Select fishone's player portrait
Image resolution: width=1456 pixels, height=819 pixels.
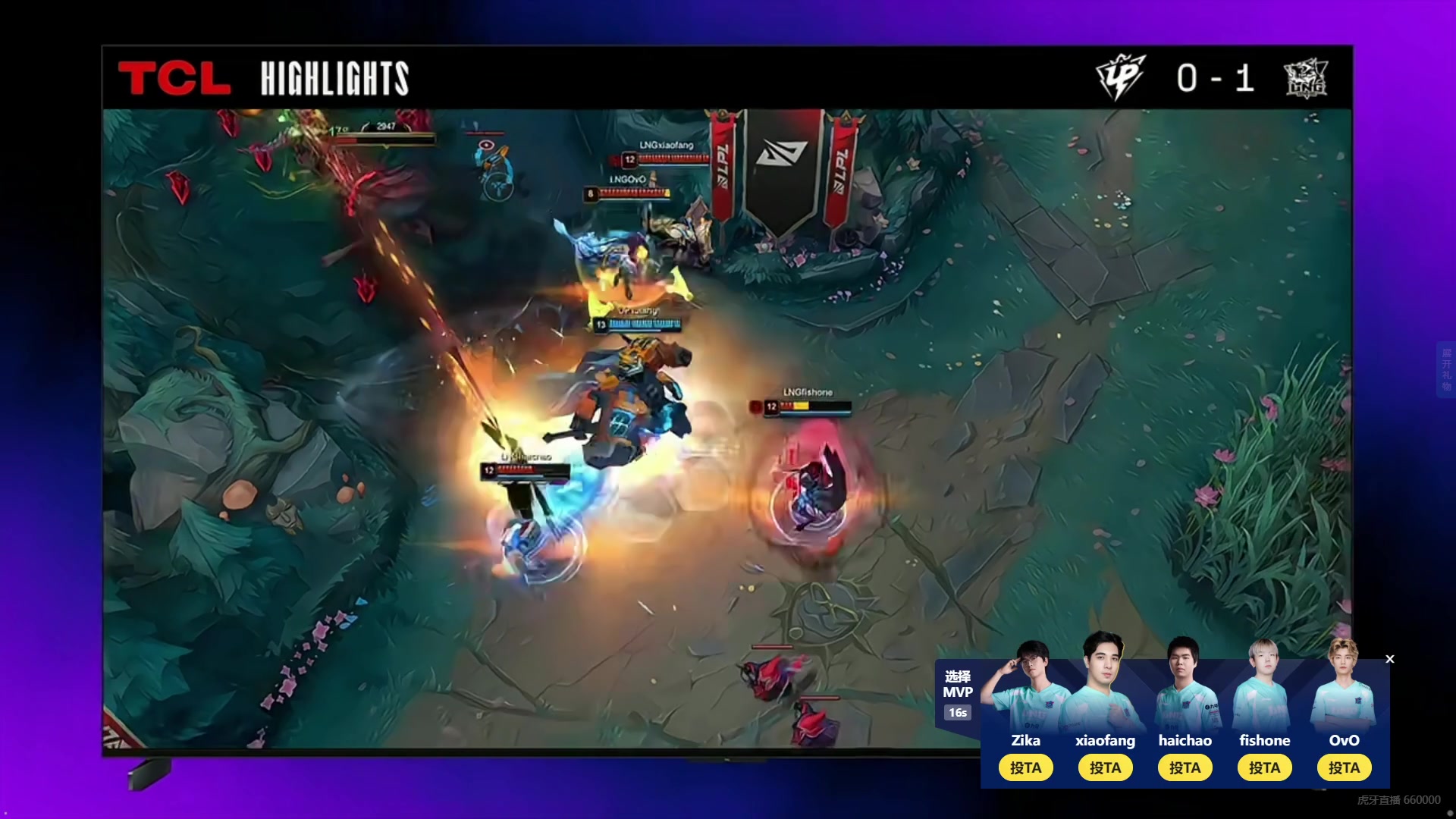pyautogui.click(x=1264, y=686)
